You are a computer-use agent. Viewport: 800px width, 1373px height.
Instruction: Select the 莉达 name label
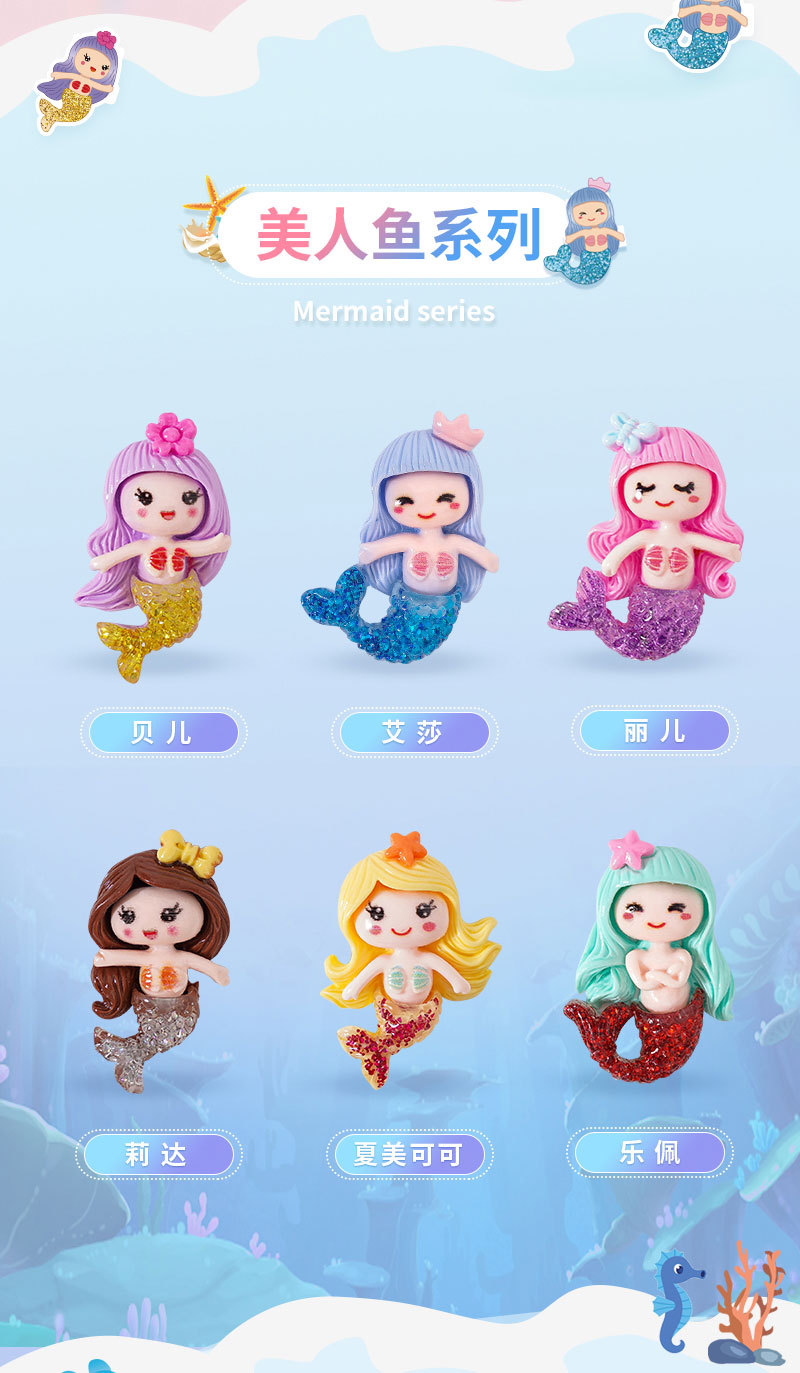tap(158, 1155)
